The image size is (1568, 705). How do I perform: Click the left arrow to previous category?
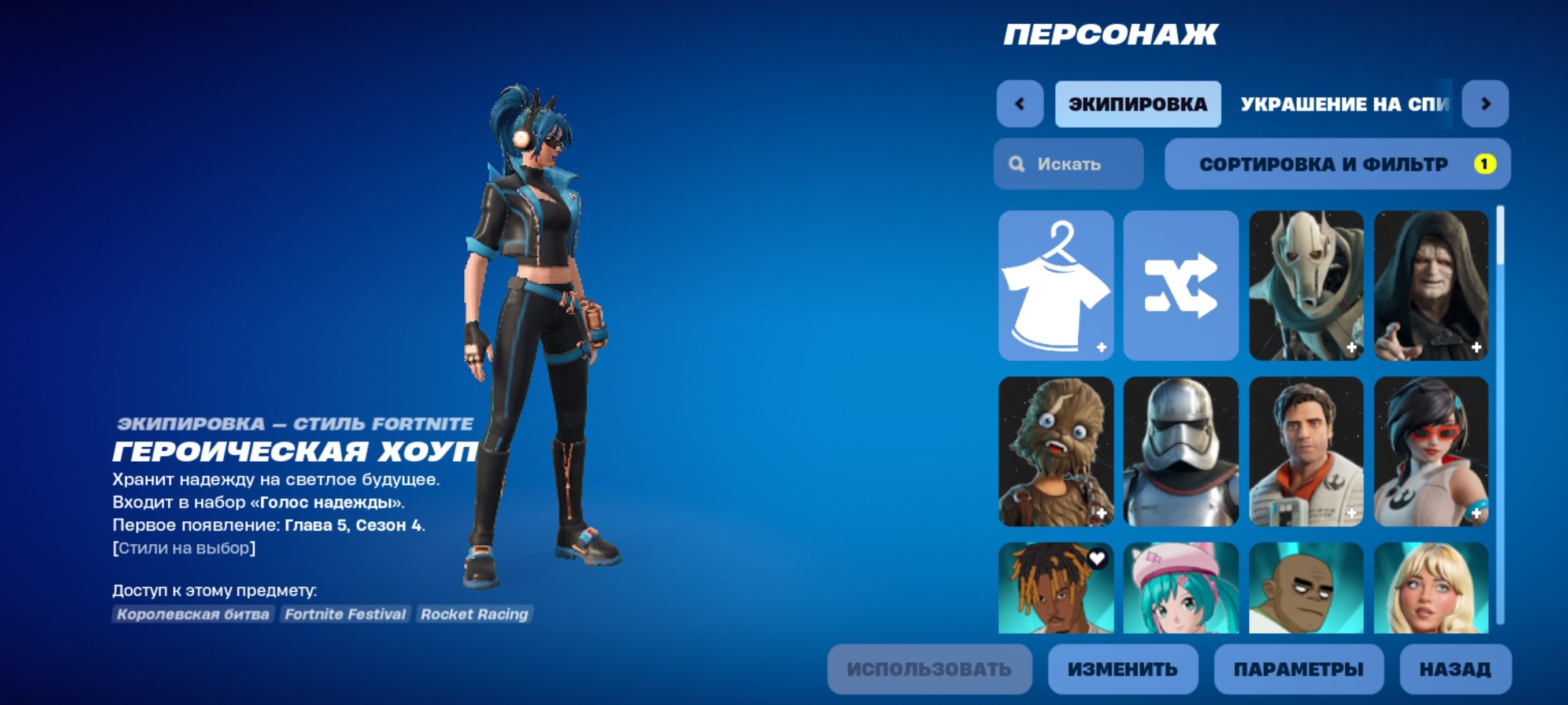click(1020, 103)
